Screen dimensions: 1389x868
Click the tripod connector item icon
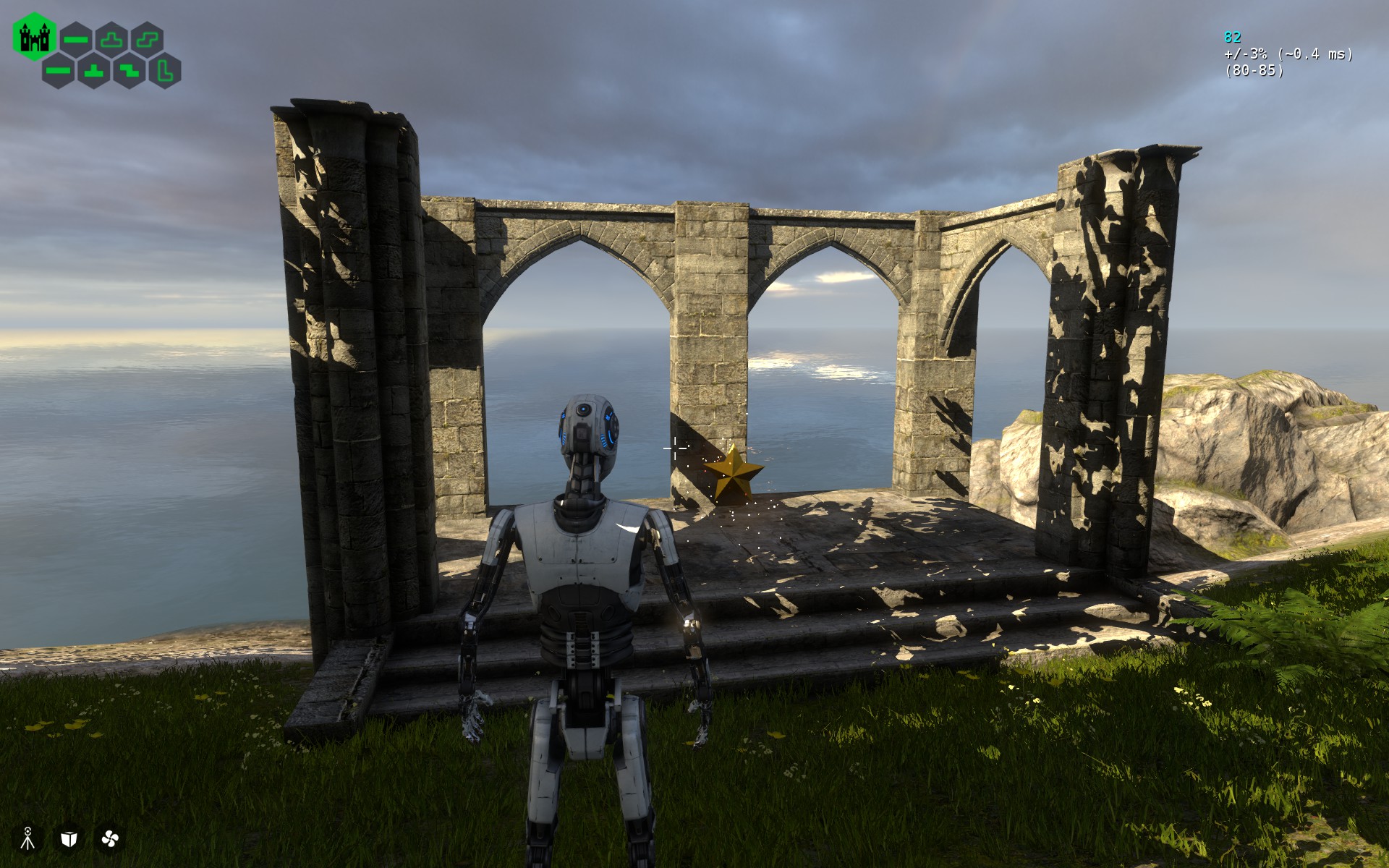point(28,838)
